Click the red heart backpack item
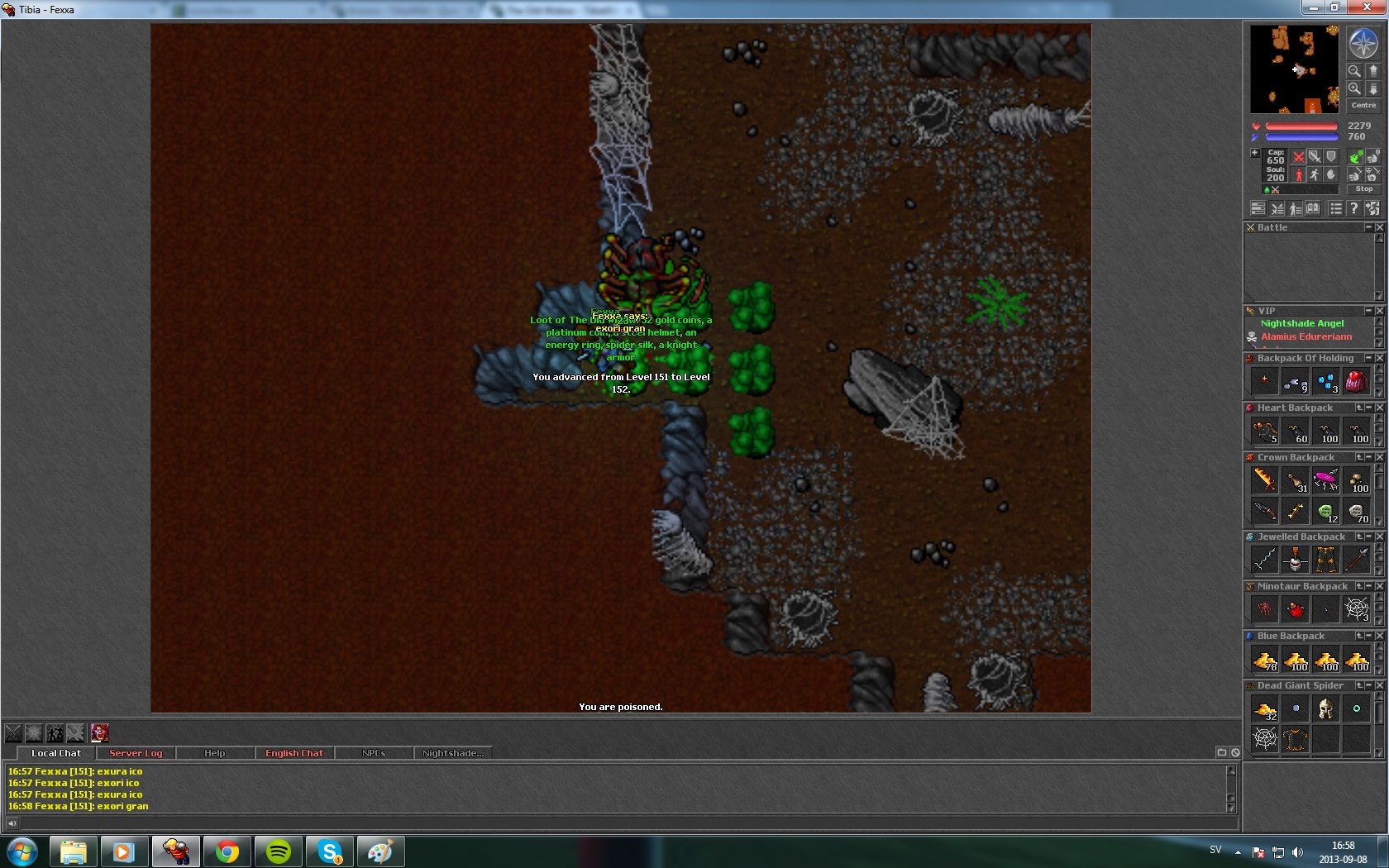 pyautogui.click(x=1356, y=381)
